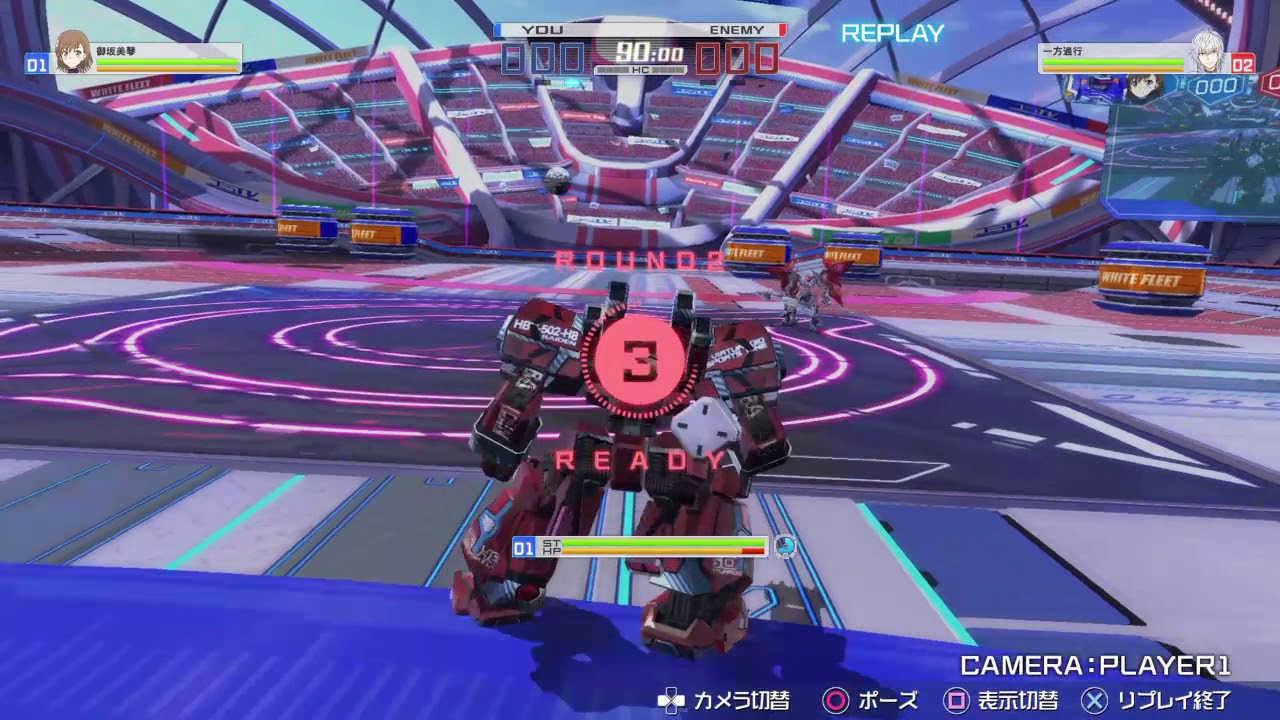Viewport: 1280px width, 720px height.
Task: Toggle the first blue YOU score pip
Action: coord(510,57)
